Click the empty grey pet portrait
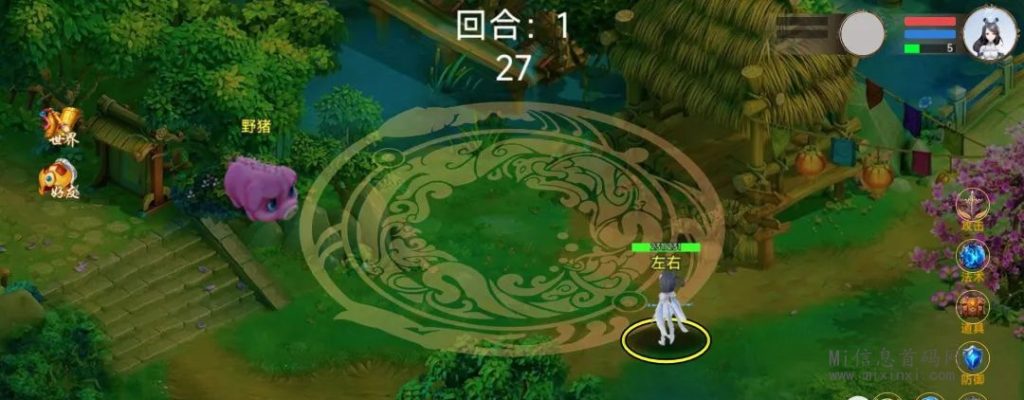 pyautogui.click(x=862, y=34)
